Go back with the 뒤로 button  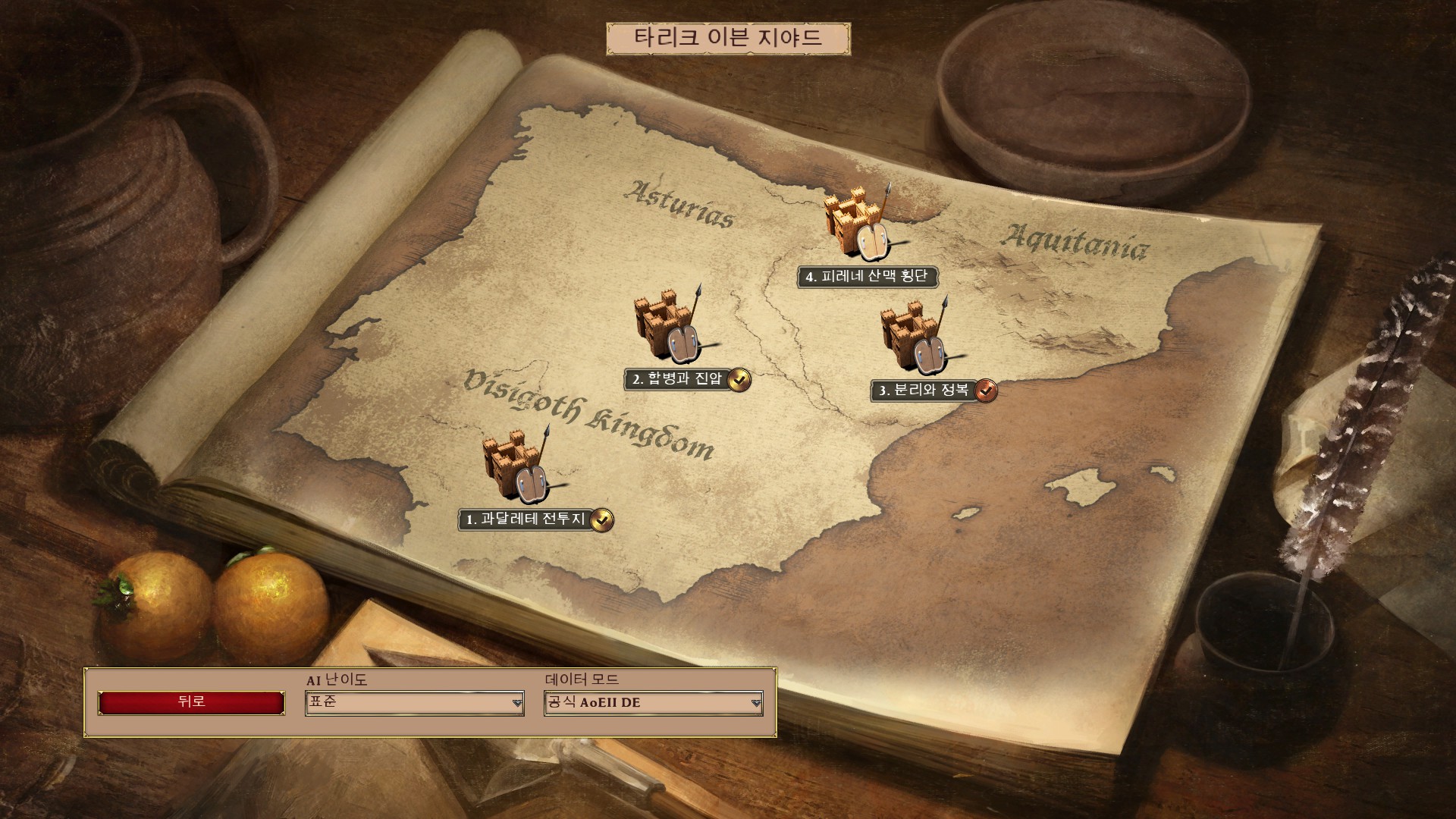click(x=191, y=702)
